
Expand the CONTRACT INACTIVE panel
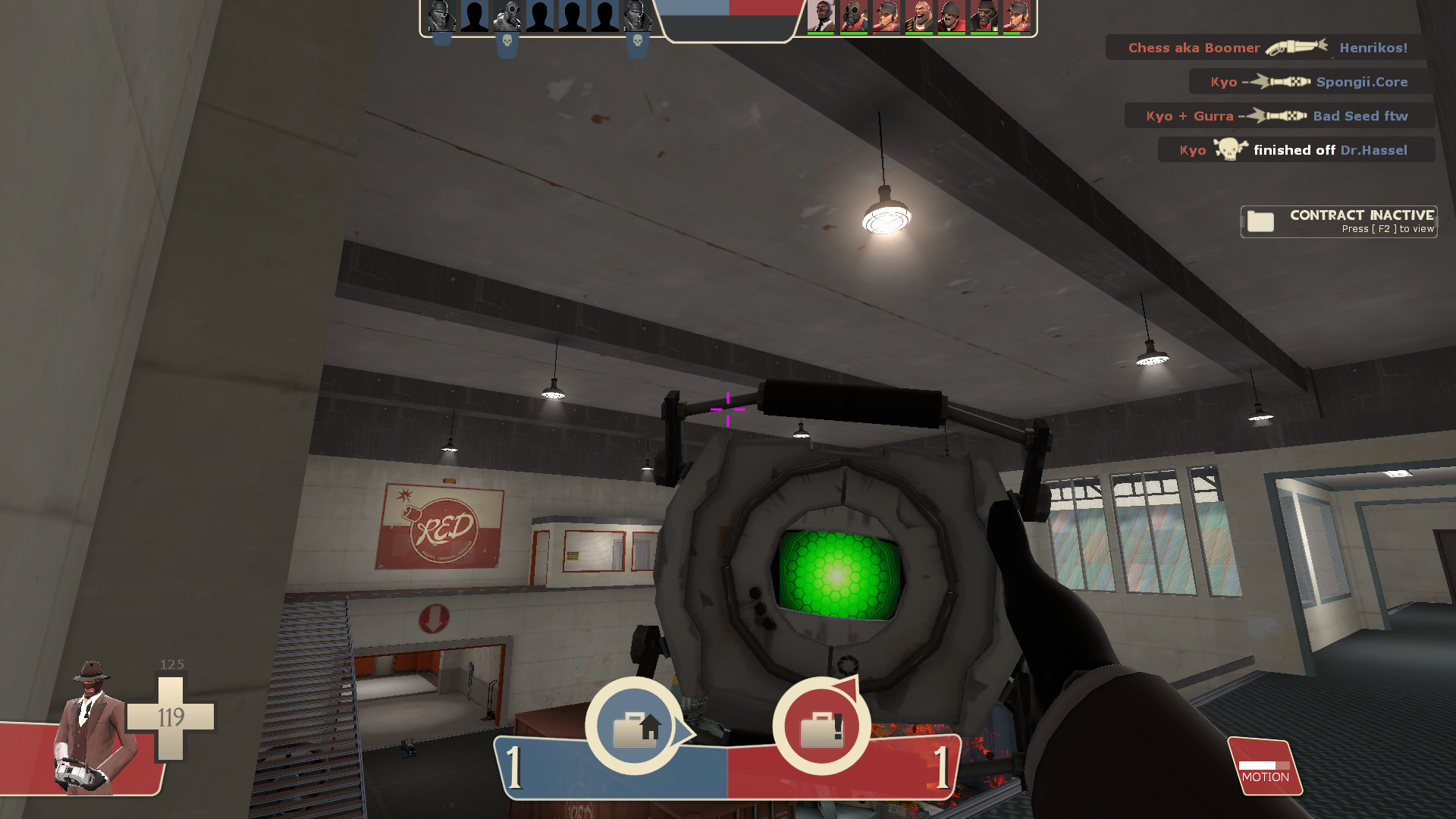point(1338,221)
